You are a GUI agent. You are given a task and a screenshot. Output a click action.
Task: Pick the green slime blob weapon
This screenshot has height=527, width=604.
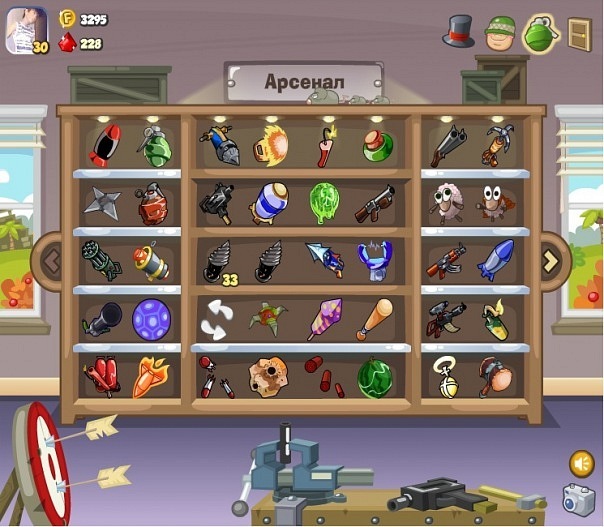(325, 203)
